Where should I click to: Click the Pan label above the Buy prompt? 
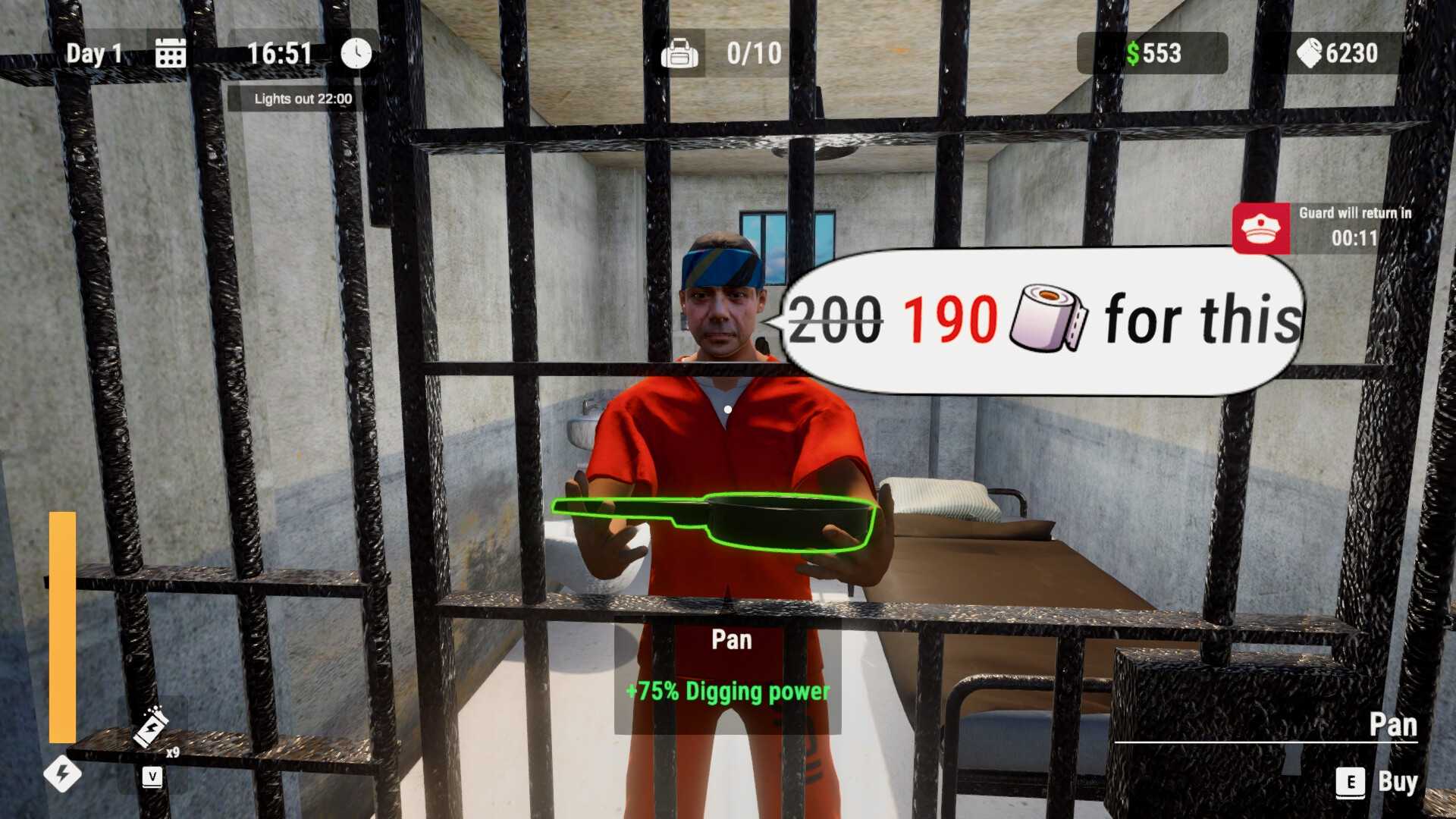click(1395, 724)
